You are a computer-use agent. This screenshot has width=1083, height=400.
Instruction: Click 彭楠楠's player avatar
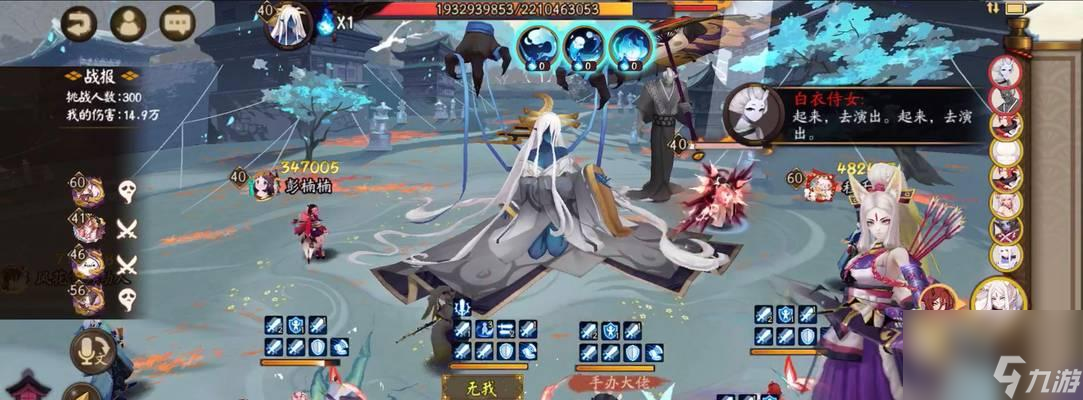[266, 184]
